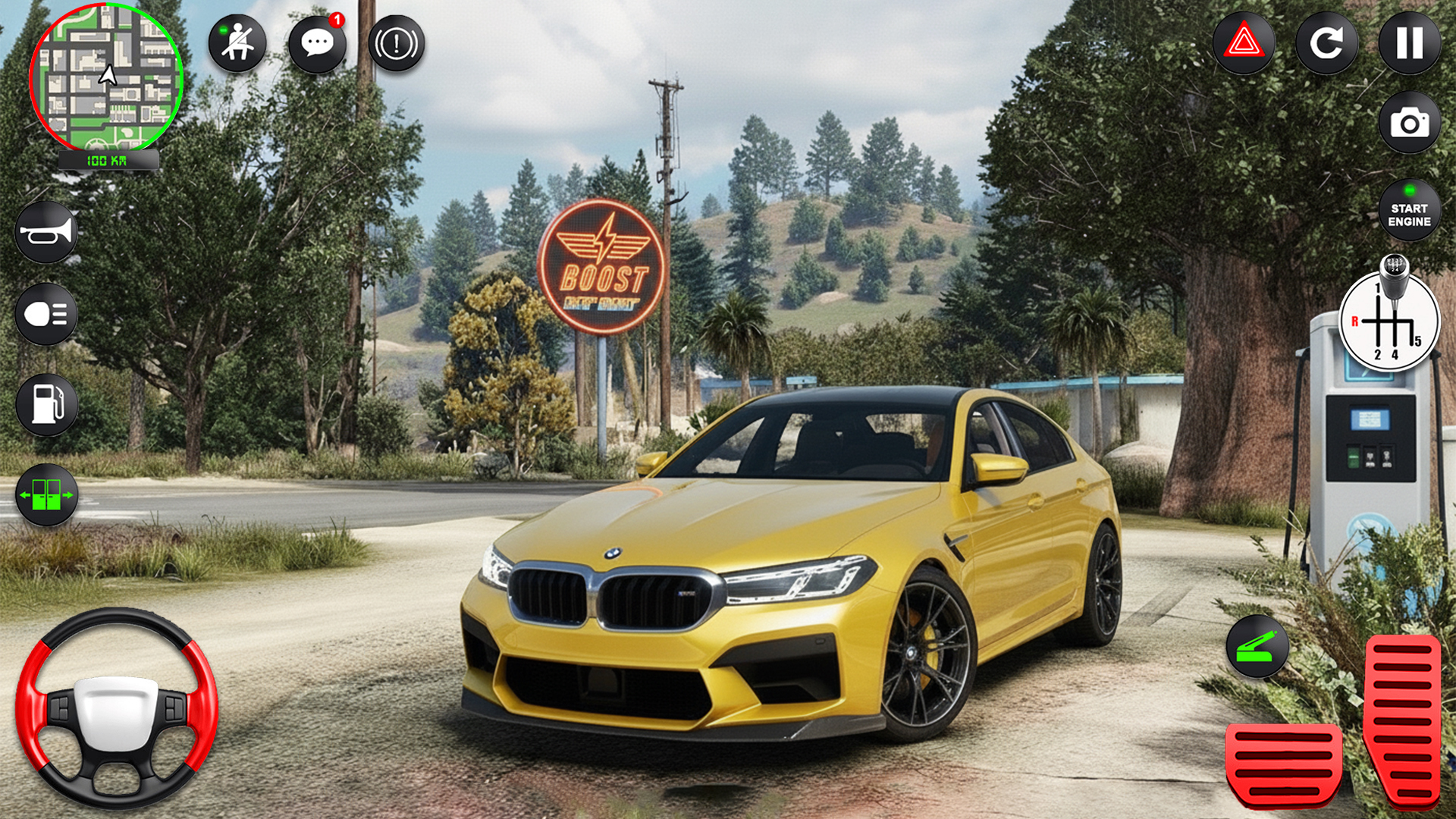This screenshot has width=1456, height=819.
Task: Toggle the seatbelt on
Action: 236,43
